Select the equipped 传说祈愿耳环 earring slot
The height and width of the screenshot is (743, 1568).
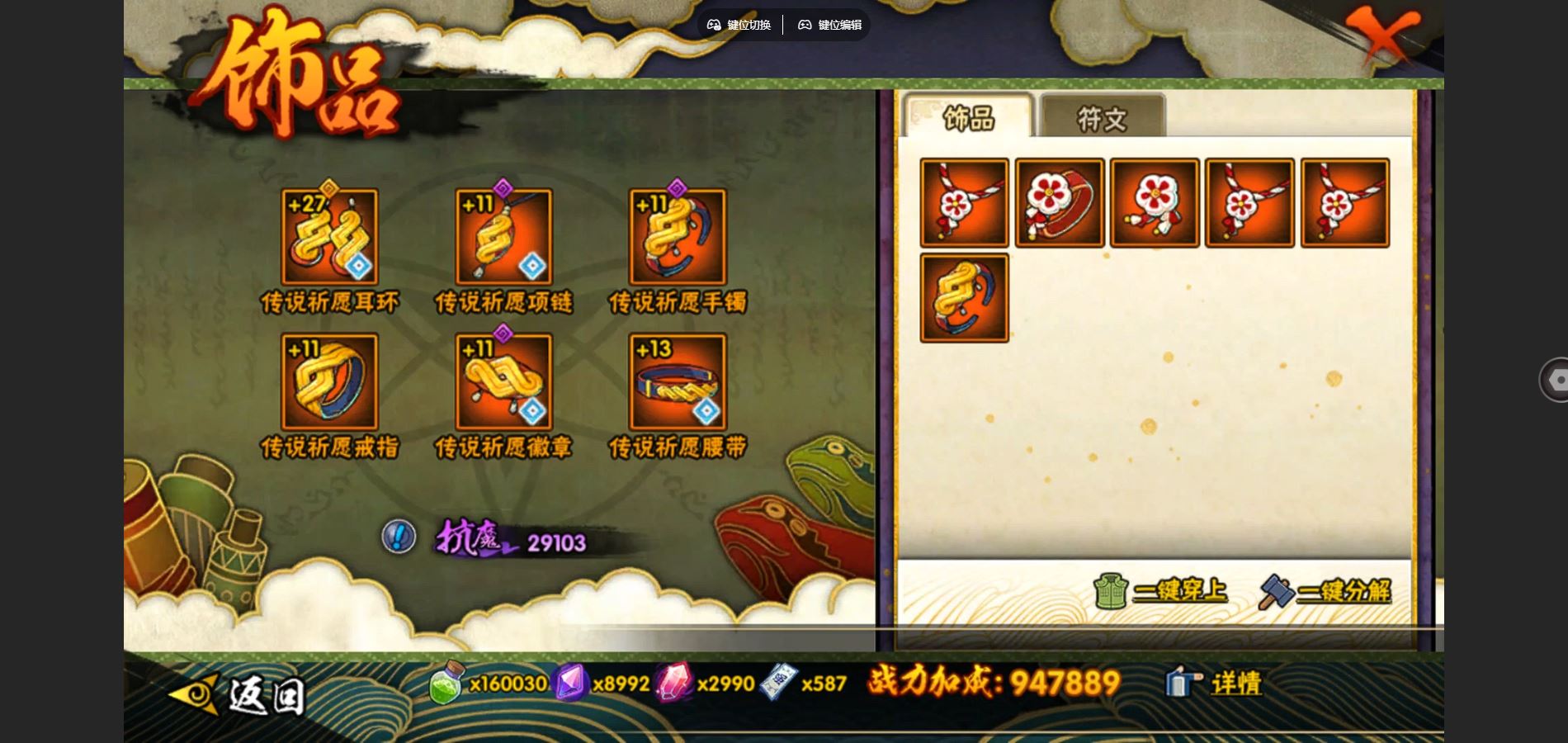(329, 238)
